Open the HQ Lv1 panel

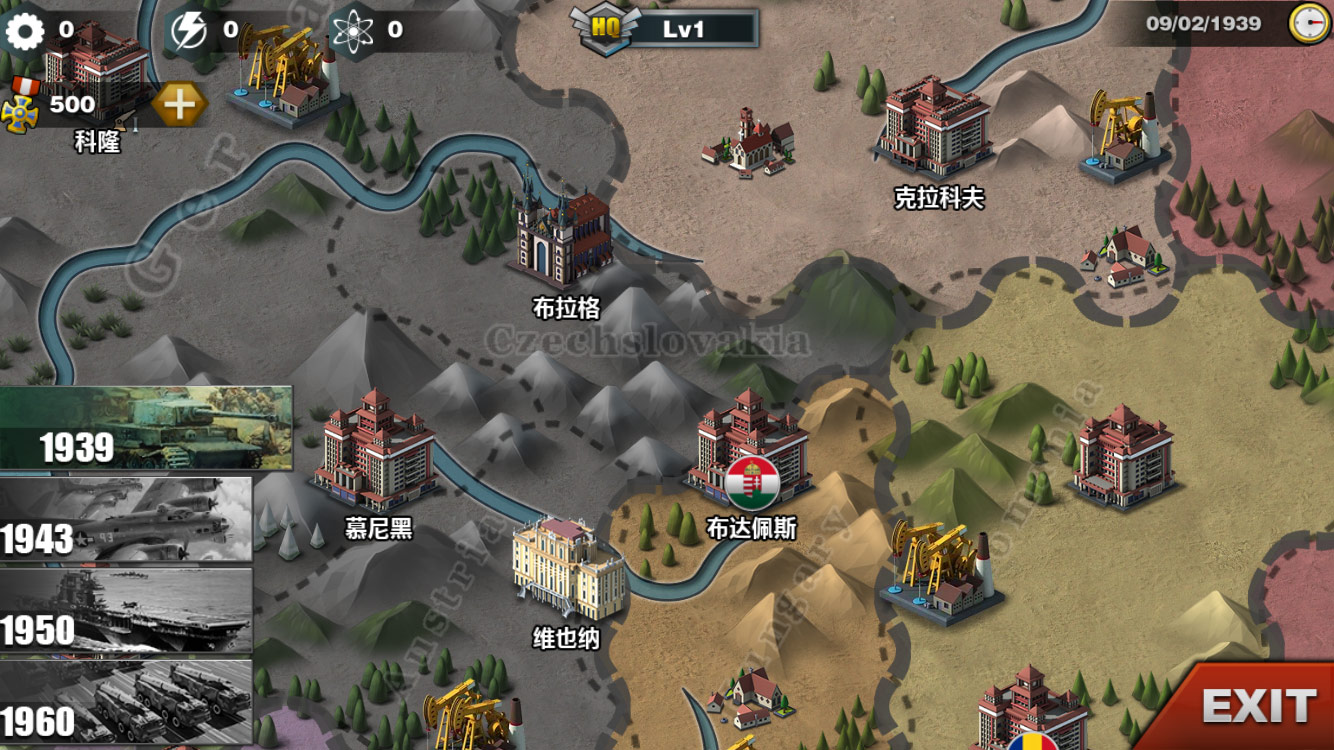pyautogui.click(x=665, y=29)
